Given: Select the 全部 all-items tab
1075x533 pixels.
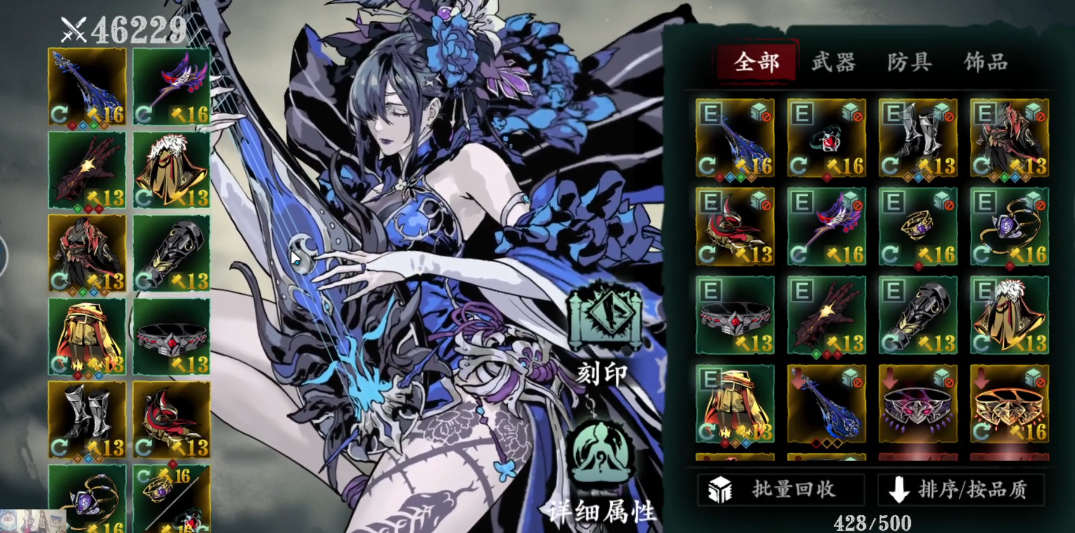Looking at the screenshot, I should point(756,62).
